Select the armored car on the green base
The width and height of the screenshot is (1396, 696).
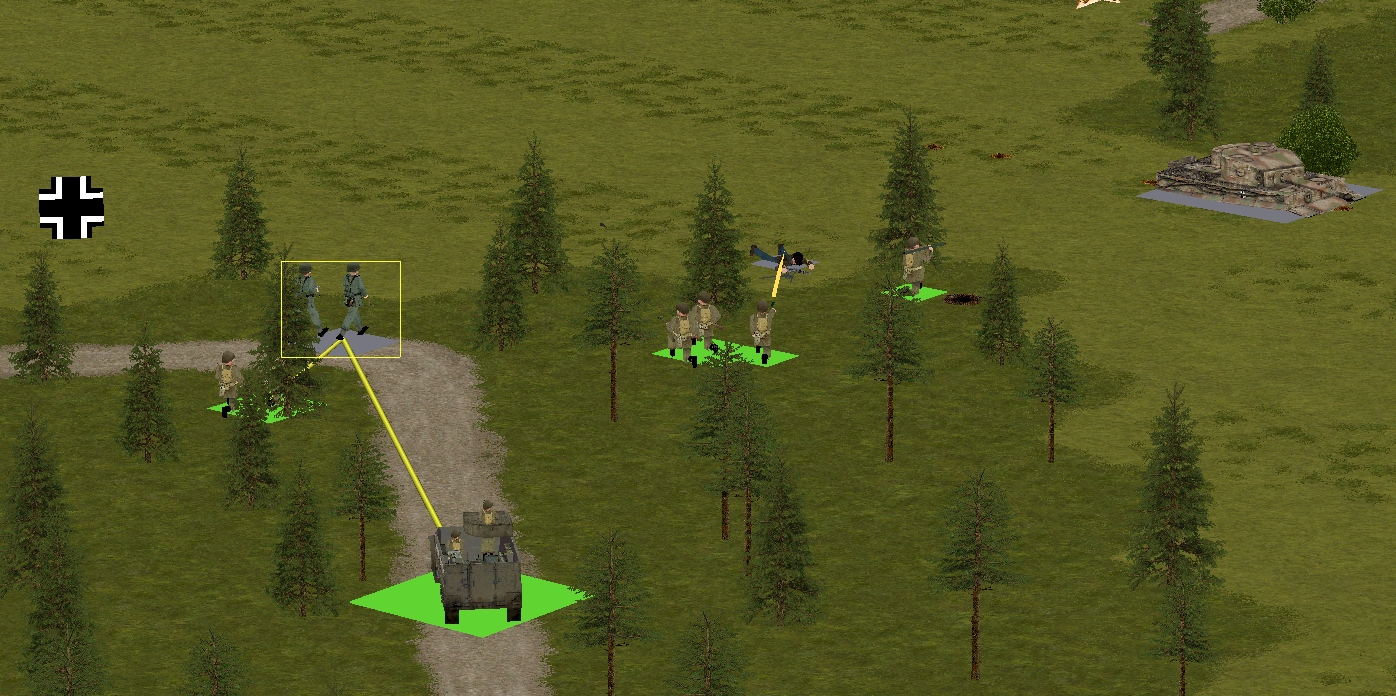coord(478,566)
